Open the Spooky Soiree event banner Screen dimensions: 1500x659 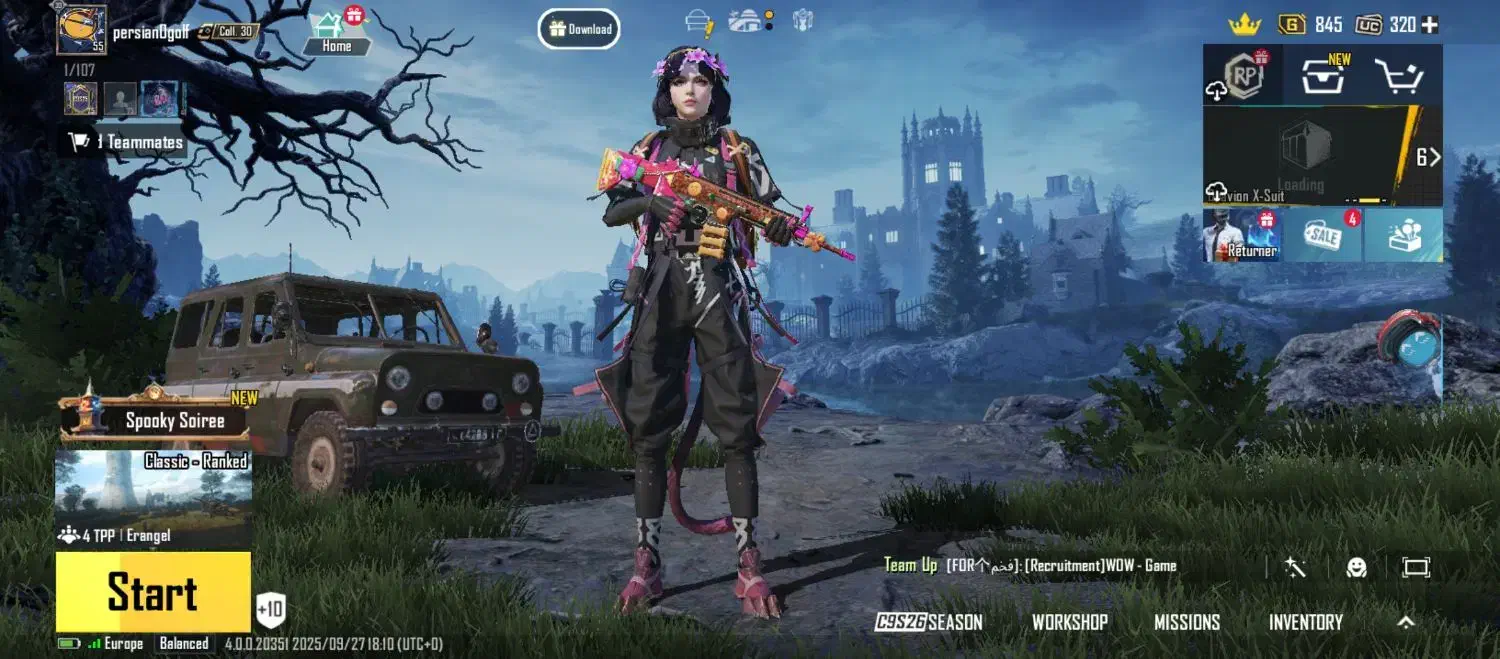pos(157,420)
